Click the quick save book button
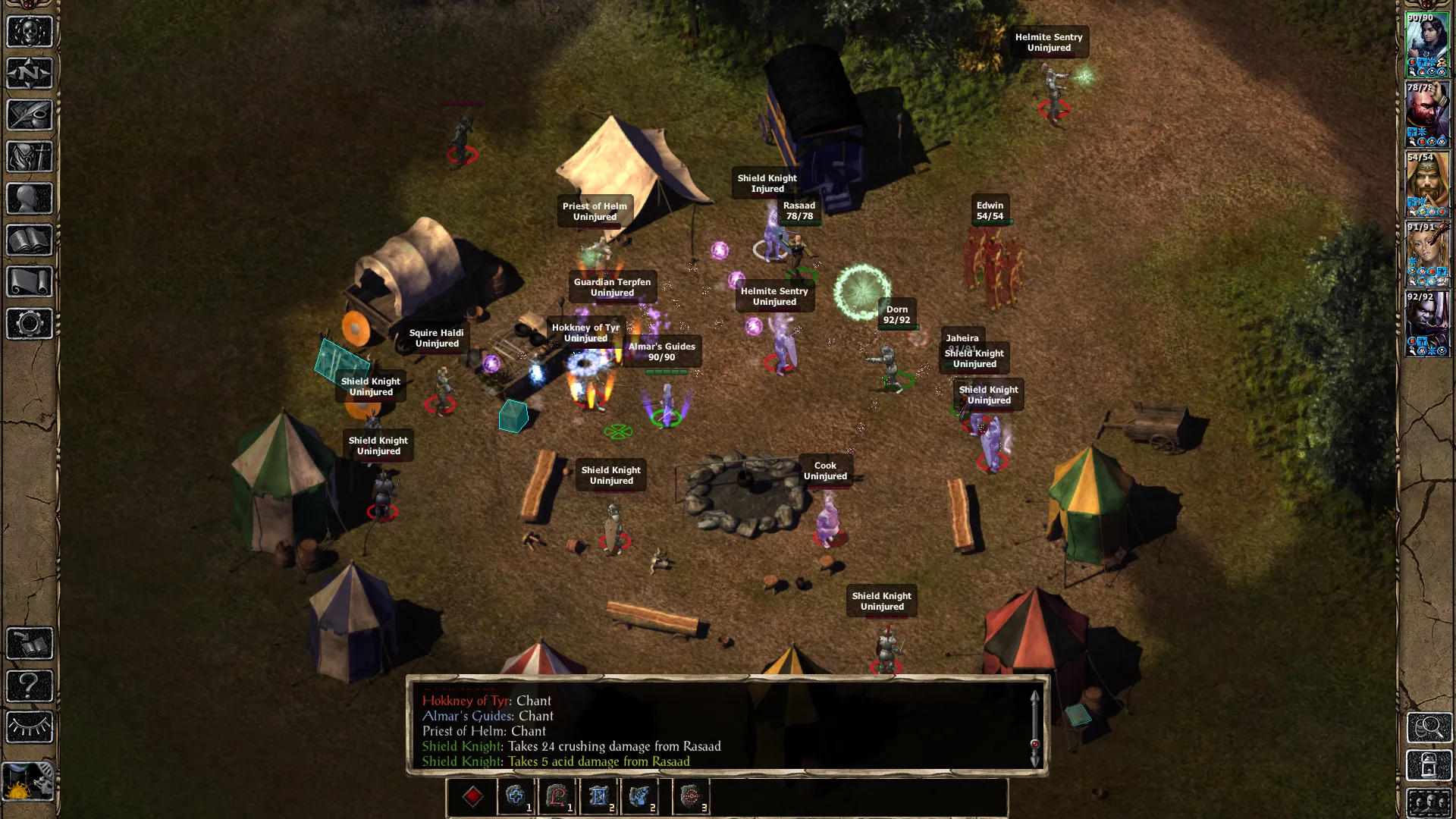1456x819 pixels. (30, 644)
